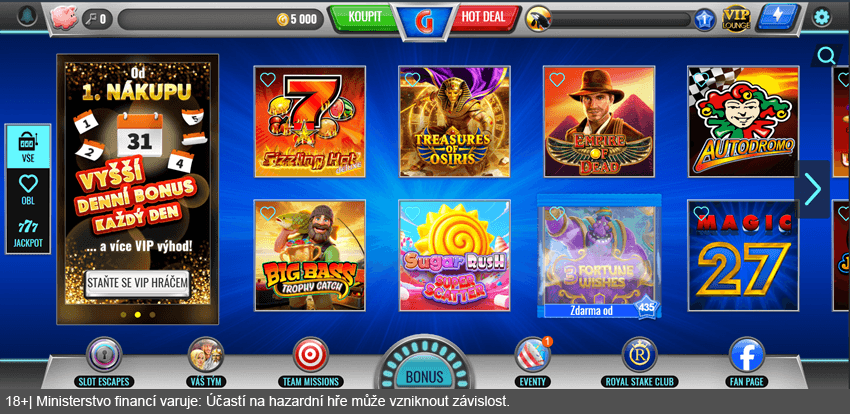Open the OBL favourites tab
Image resolution: width=850 pixels, height=414 pixels.
point(28,190)
